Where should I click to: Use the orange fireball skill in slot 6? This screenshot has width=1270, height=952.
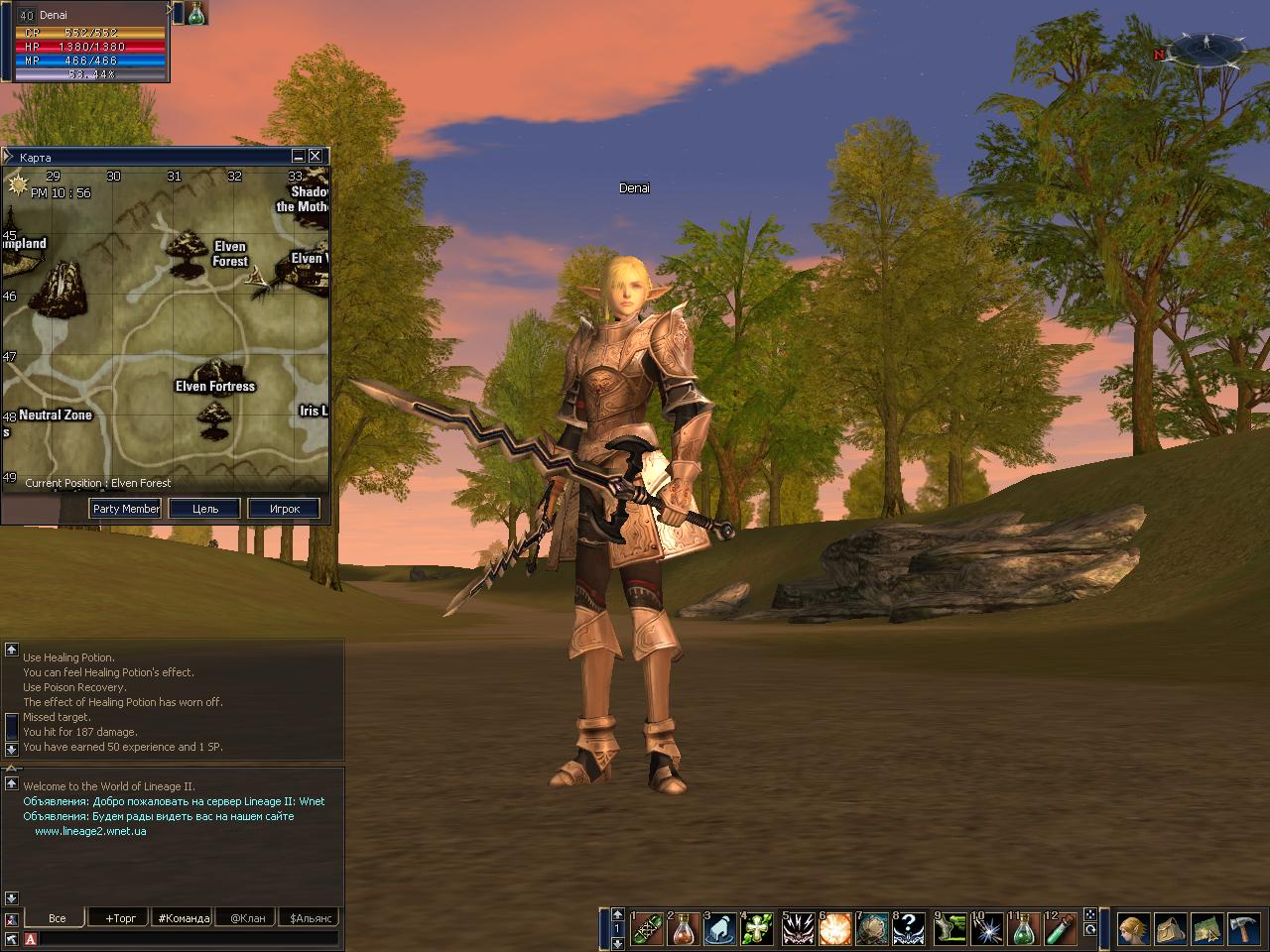pyautogui.click(x=834, y=929)
